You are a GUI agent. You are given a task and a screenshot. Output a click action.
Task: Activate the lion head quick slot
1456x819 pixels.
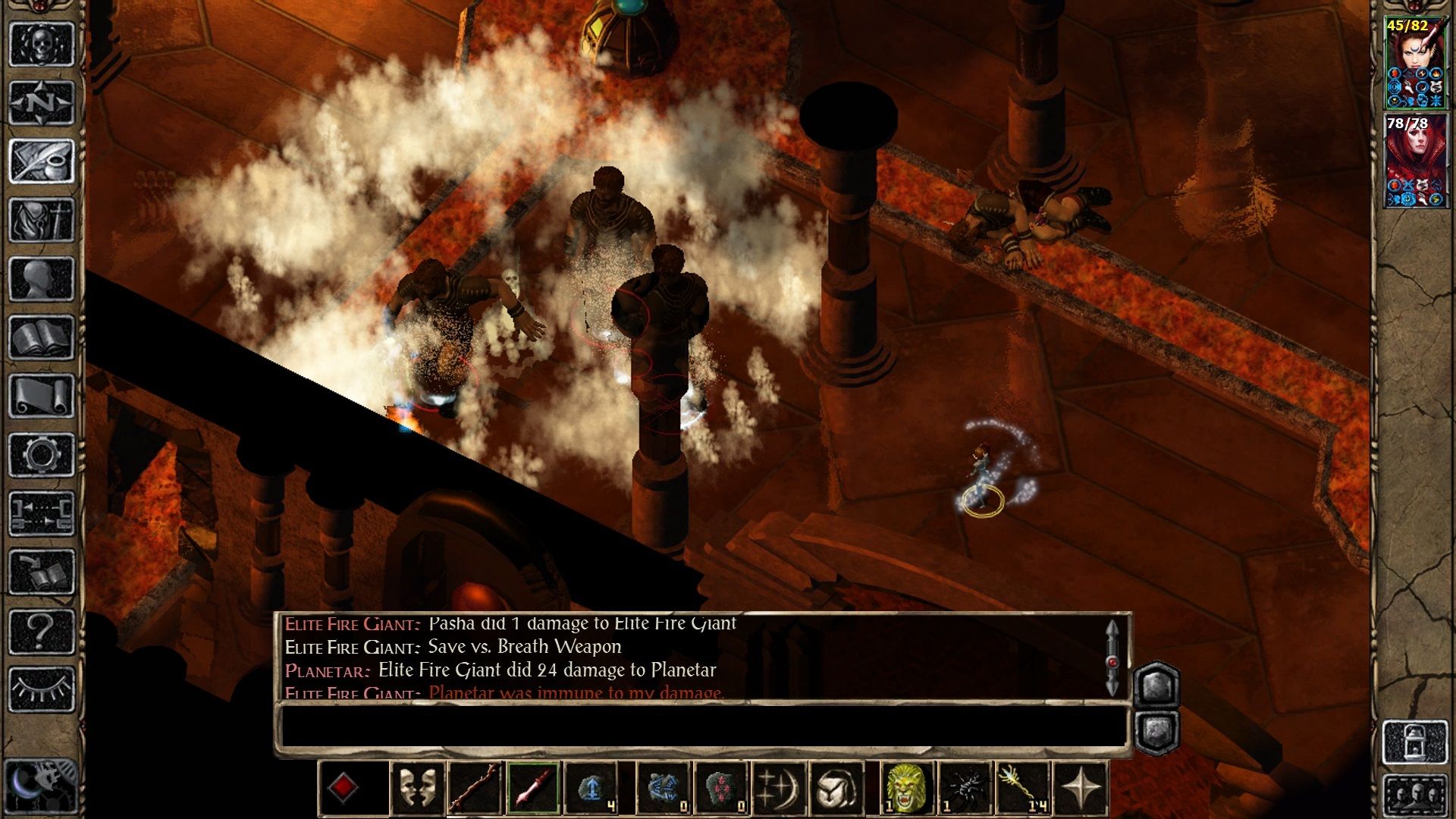coord(906,789)
